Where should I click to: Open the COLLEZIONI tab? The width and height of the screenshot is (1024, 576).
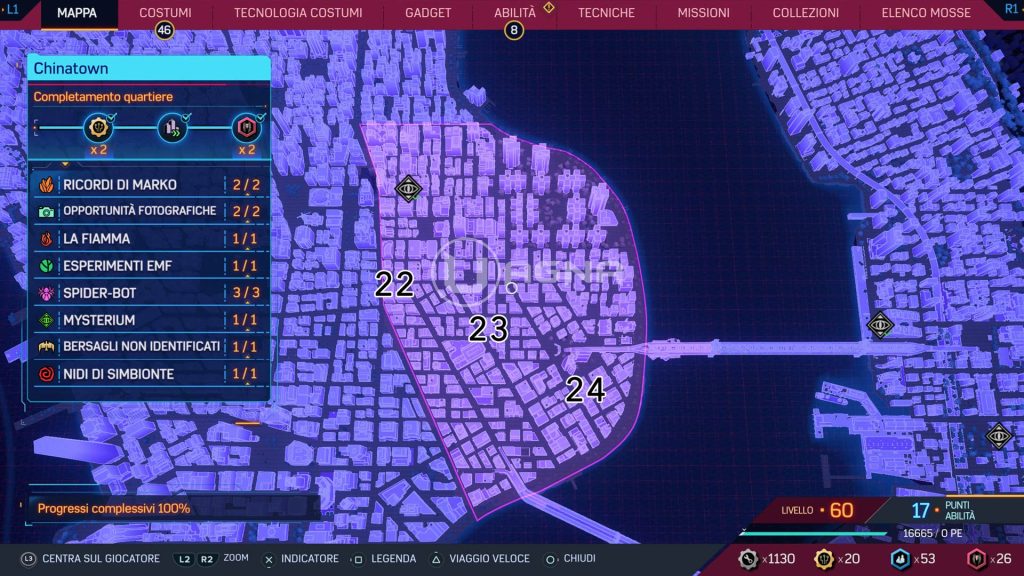pos(806,13)
